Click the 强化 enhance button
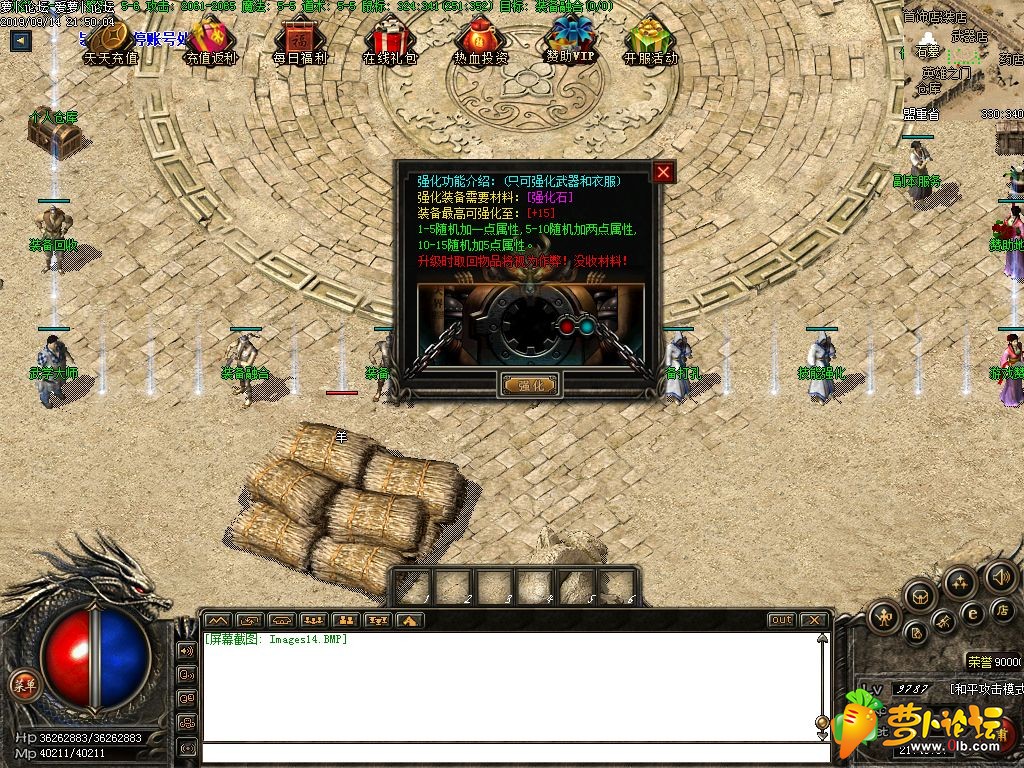 [529, 385]
